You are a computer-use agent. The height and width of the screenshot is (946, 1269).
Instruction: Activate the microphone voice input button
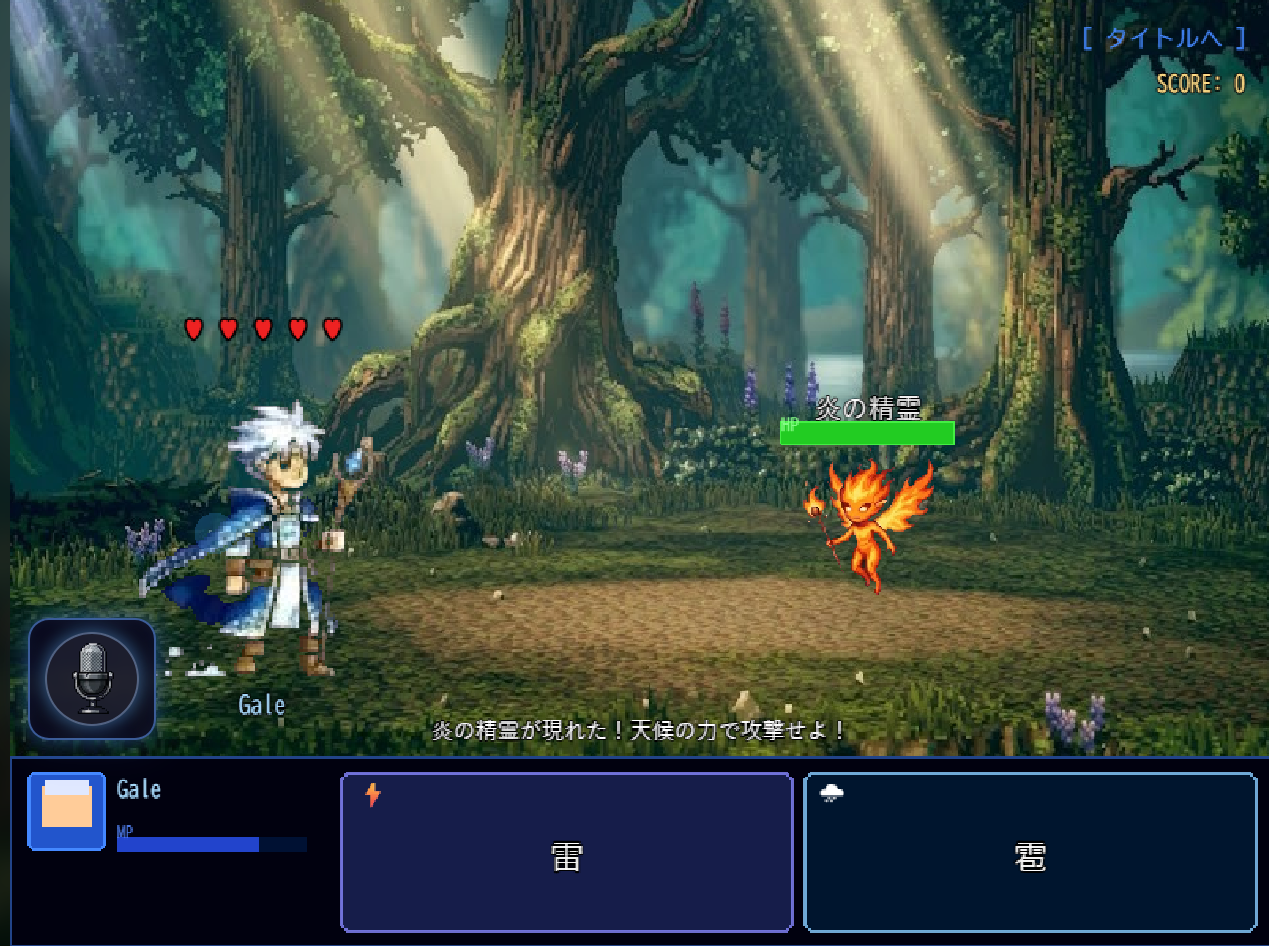(91, 679)
